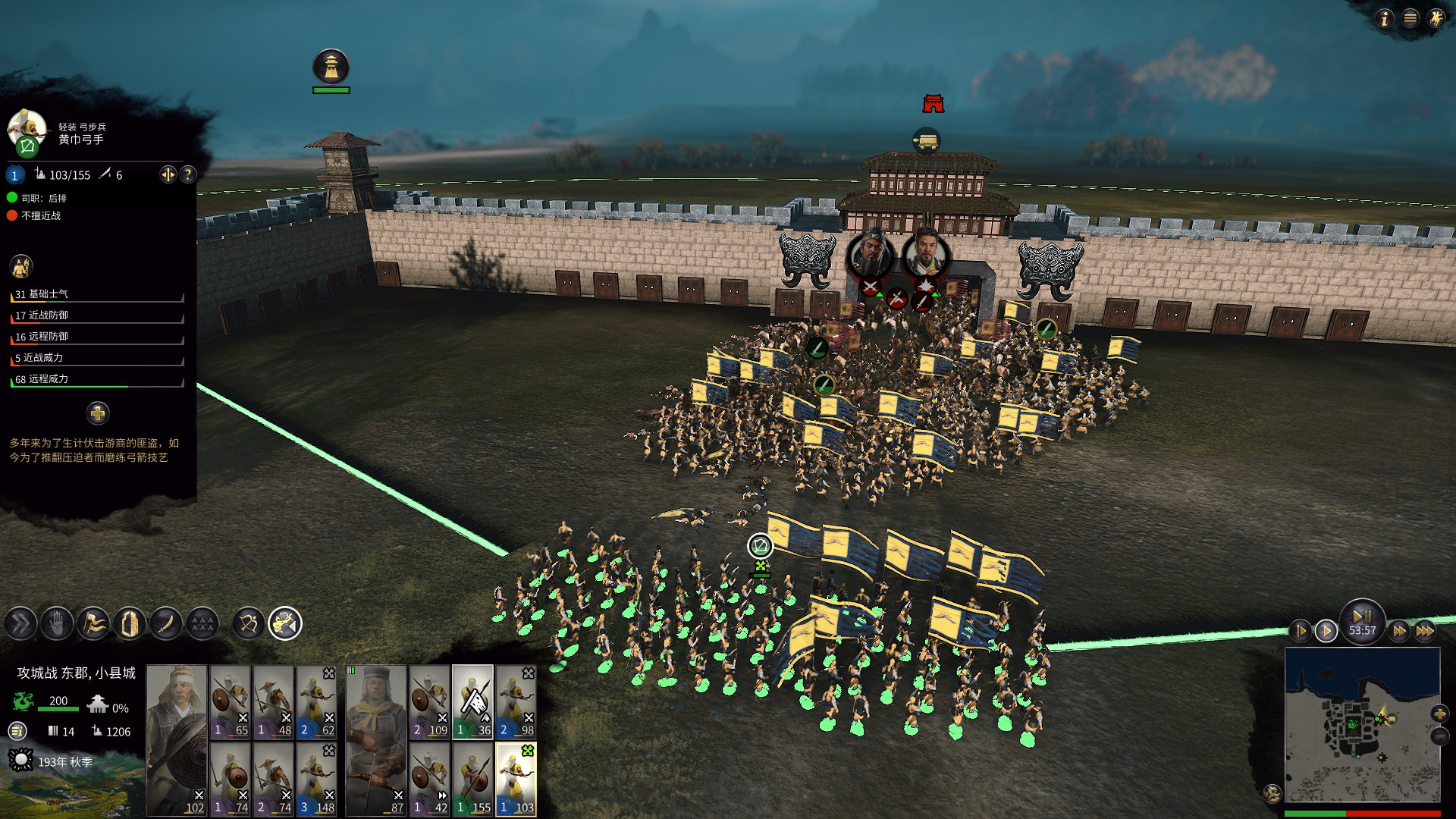Select the yellow-scarf general card with 87 men
The width and height of the screenshot is (1456, 819).
(376, 740)
